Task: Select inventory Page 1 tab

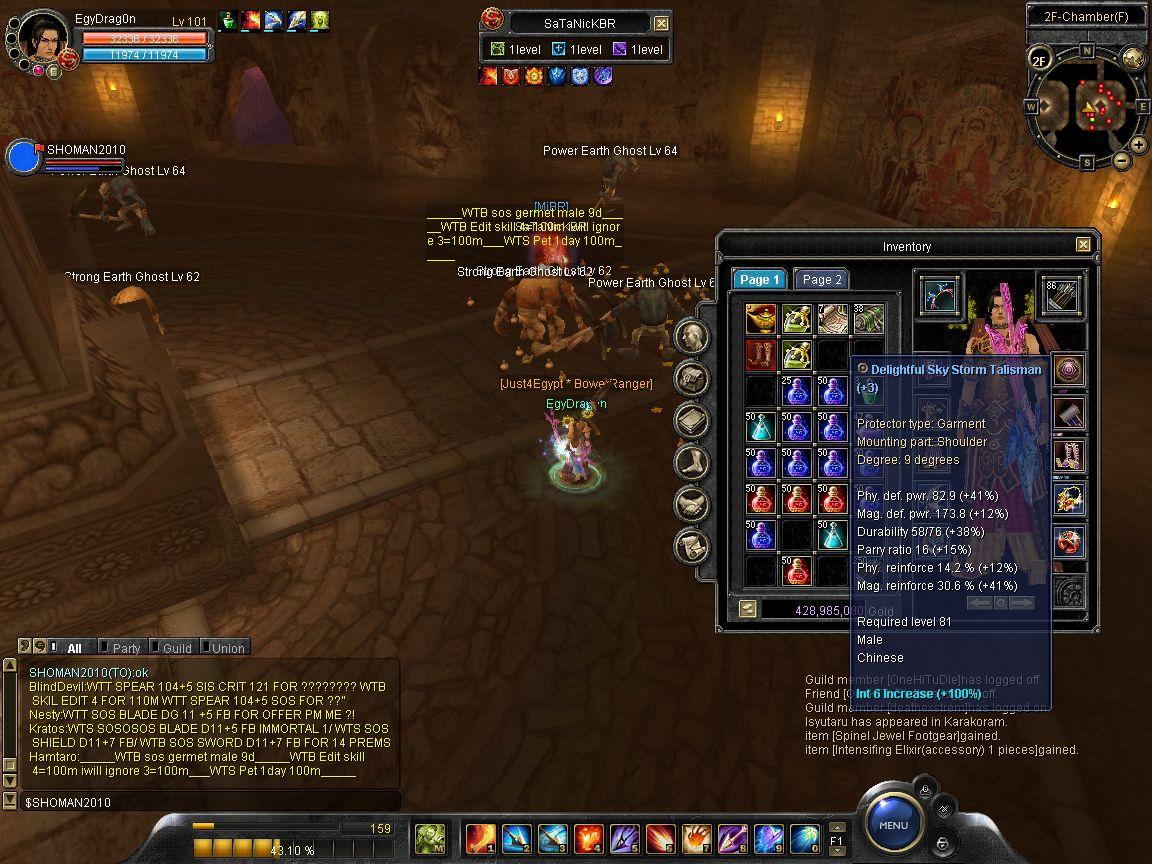Action: 760,280
